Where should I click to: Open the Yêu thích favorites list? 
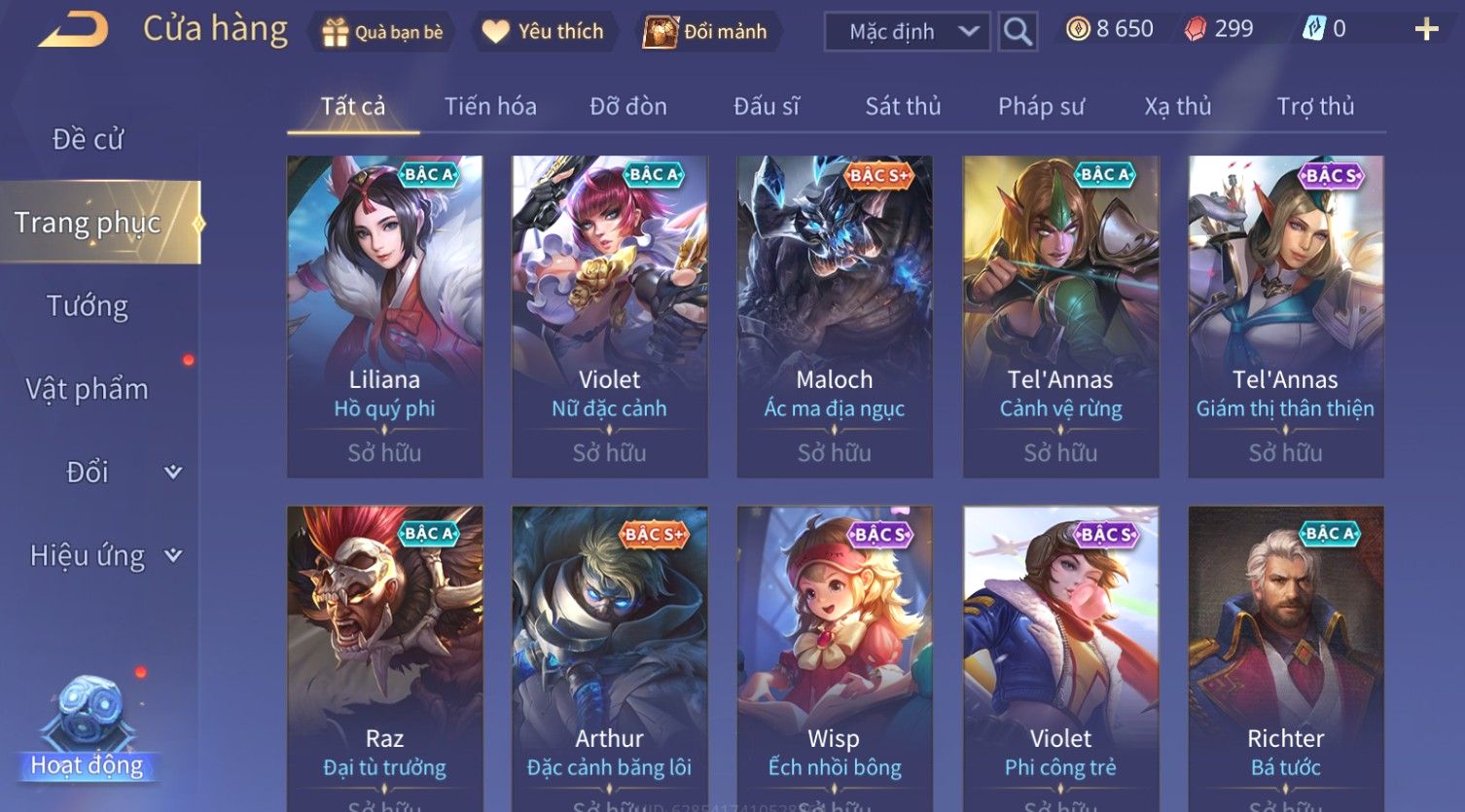coord(544,32)
